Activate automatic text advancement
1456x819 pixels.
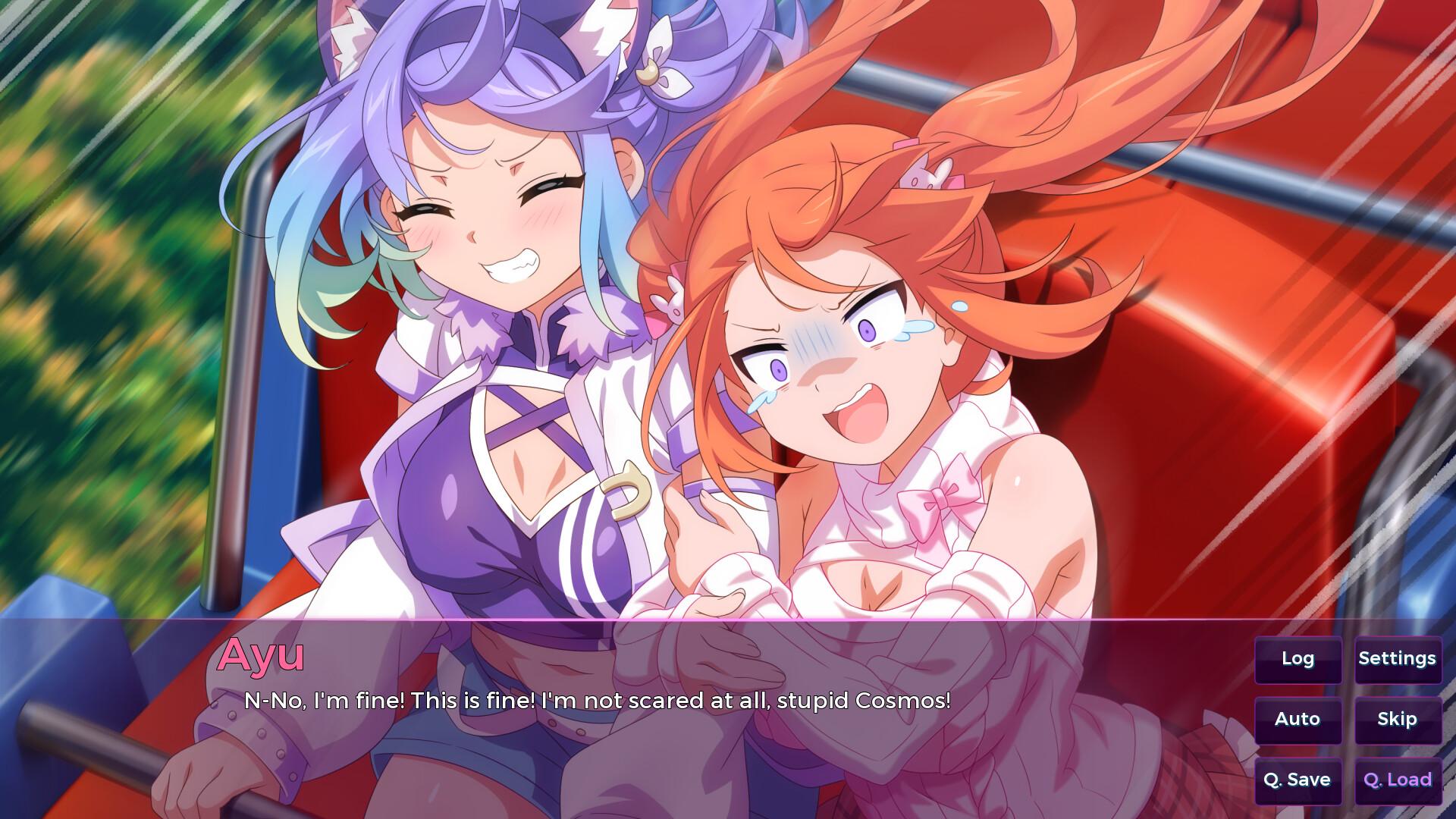pyautogui.click(x=1298, y=719)
